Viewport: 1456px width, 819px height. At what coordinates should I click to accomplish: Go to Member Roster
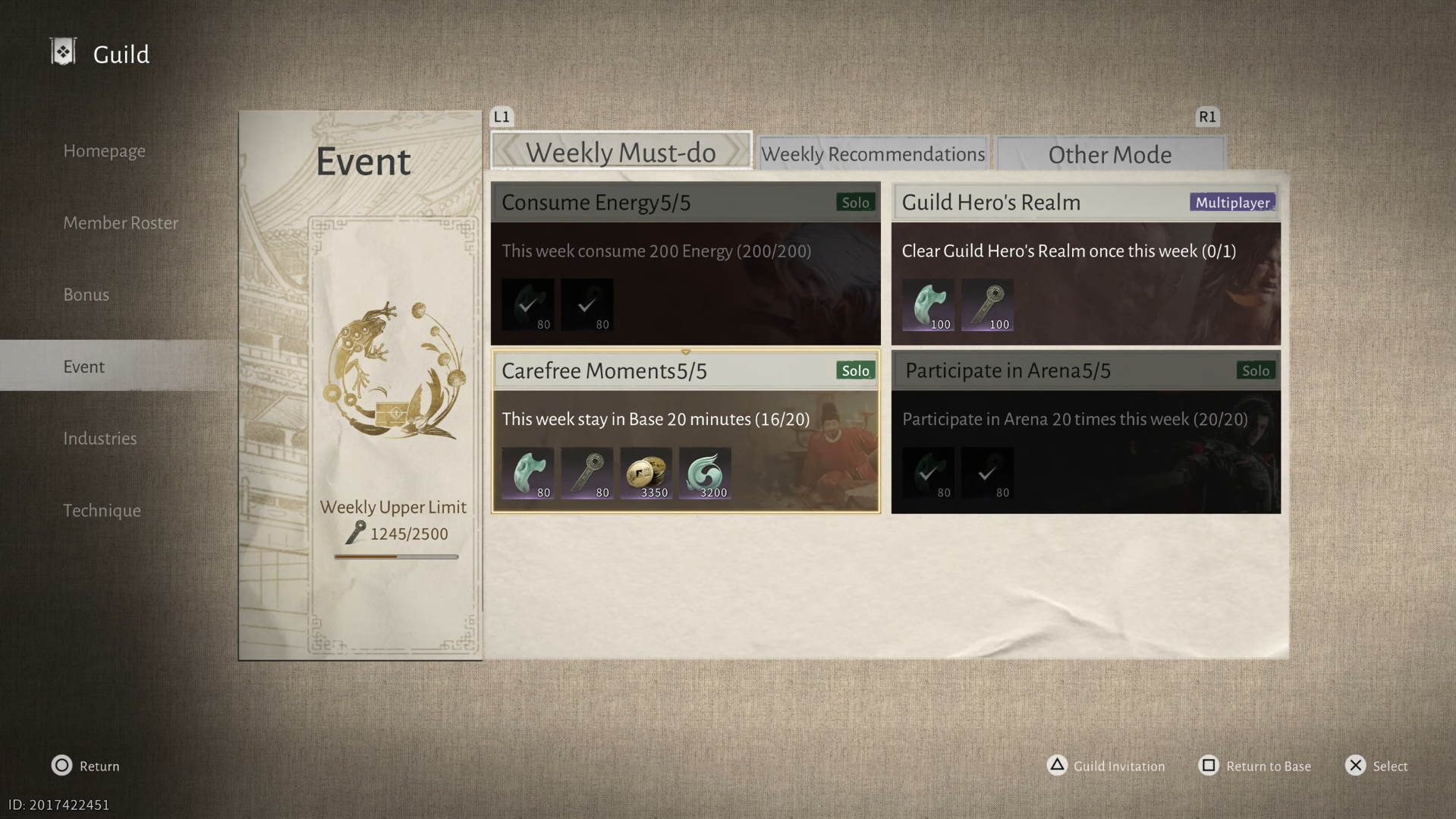click(x=121, y=222)
